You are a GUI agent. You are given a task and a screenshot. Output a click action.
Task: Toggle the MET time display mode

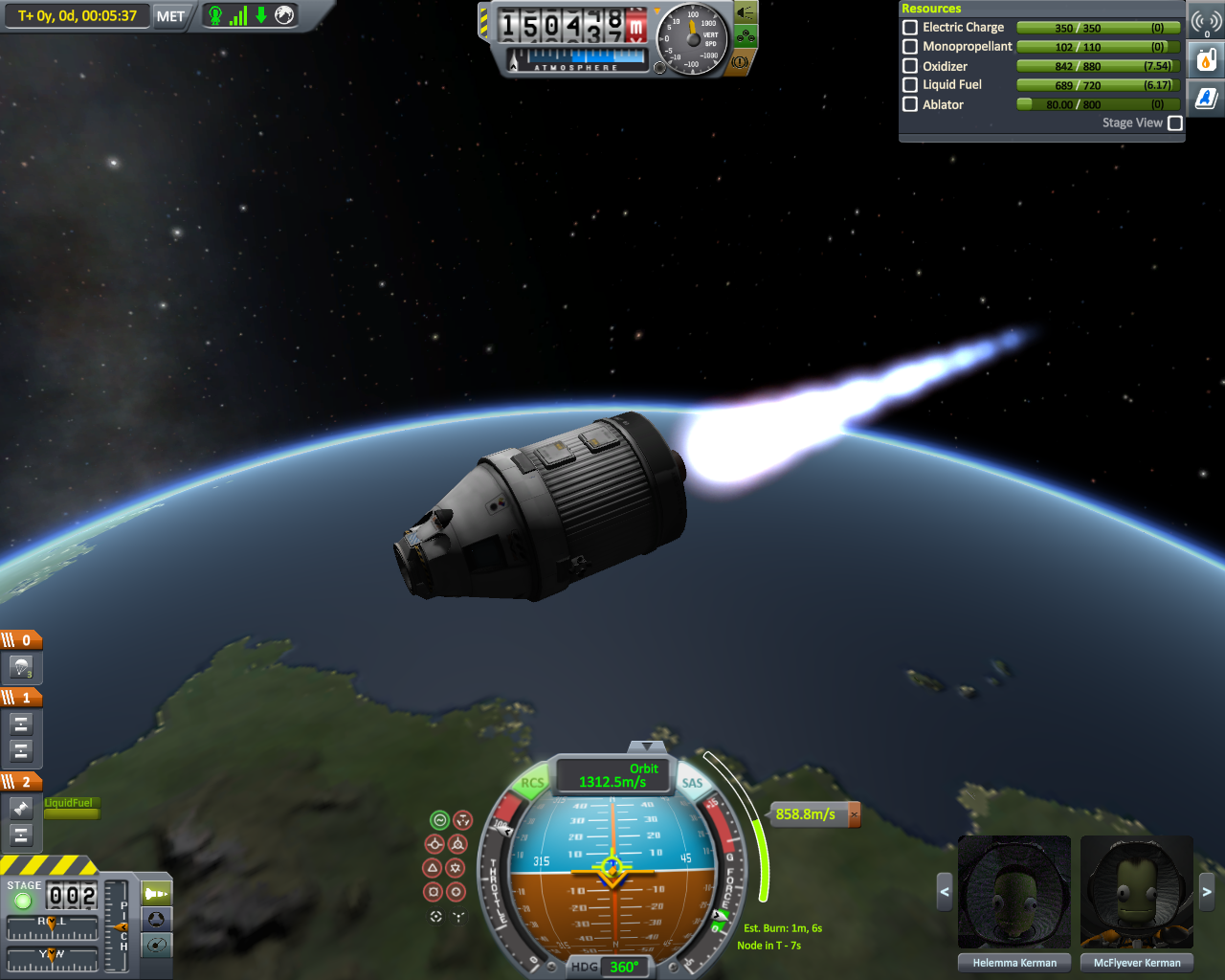(170, 16)
